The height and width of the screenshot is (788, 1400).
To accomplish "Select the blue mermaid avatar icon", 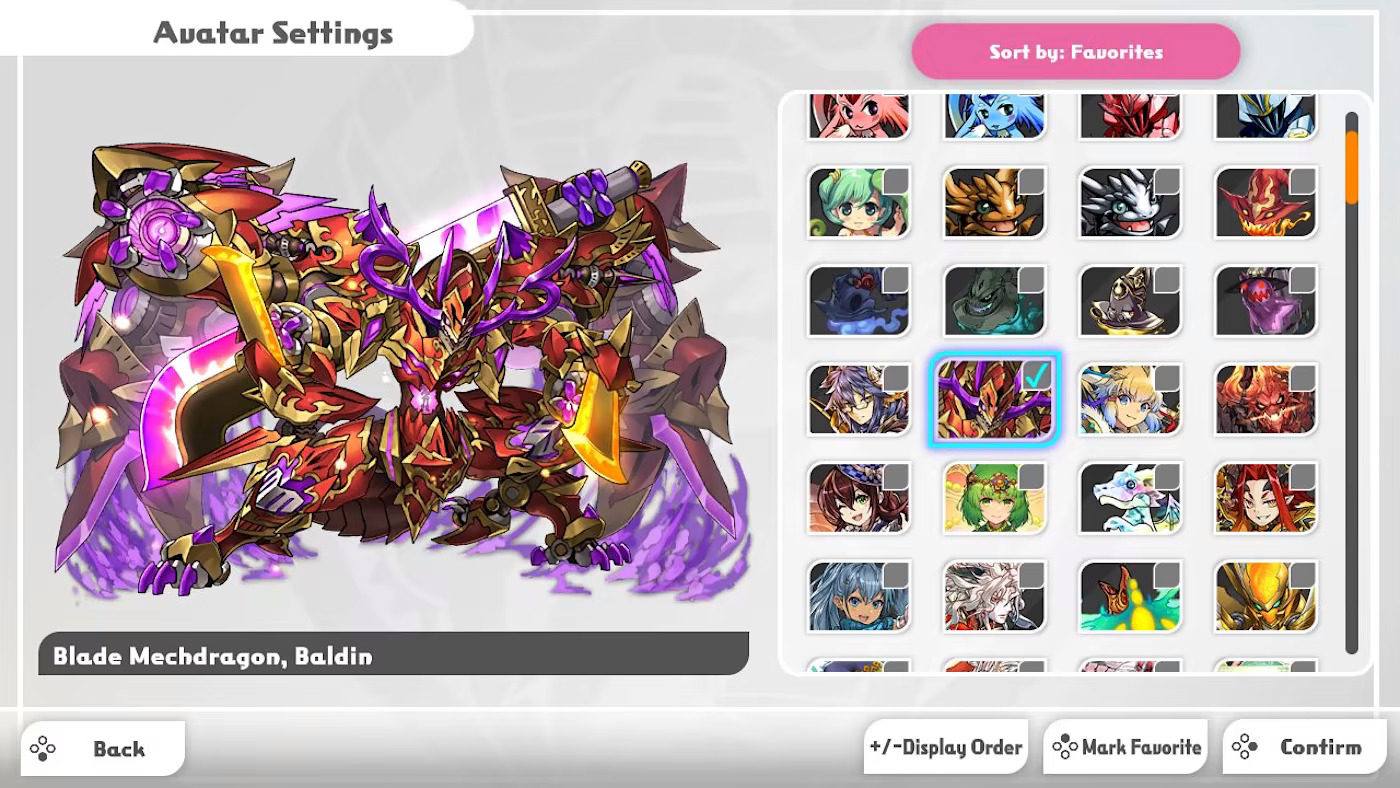I will pyautogui.click(x=993, y=115).
